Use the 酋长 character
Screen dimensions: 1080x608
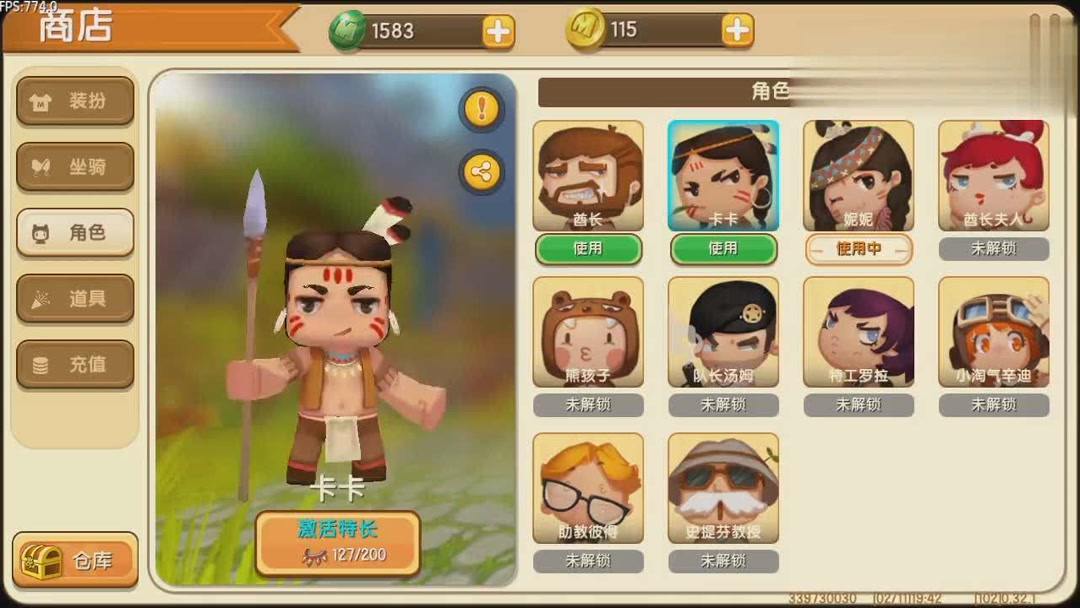(x=588, y=249)
